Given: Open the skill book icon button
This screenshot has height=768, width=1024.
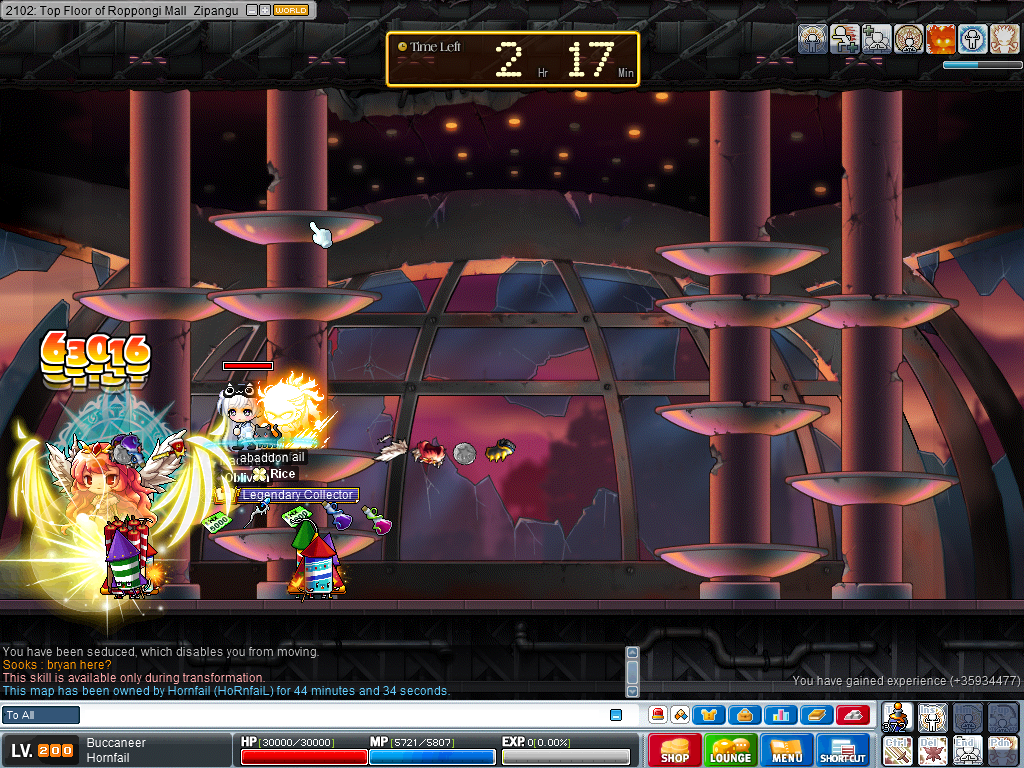Looking at the screenshot, I should click(x=815, y=715).
